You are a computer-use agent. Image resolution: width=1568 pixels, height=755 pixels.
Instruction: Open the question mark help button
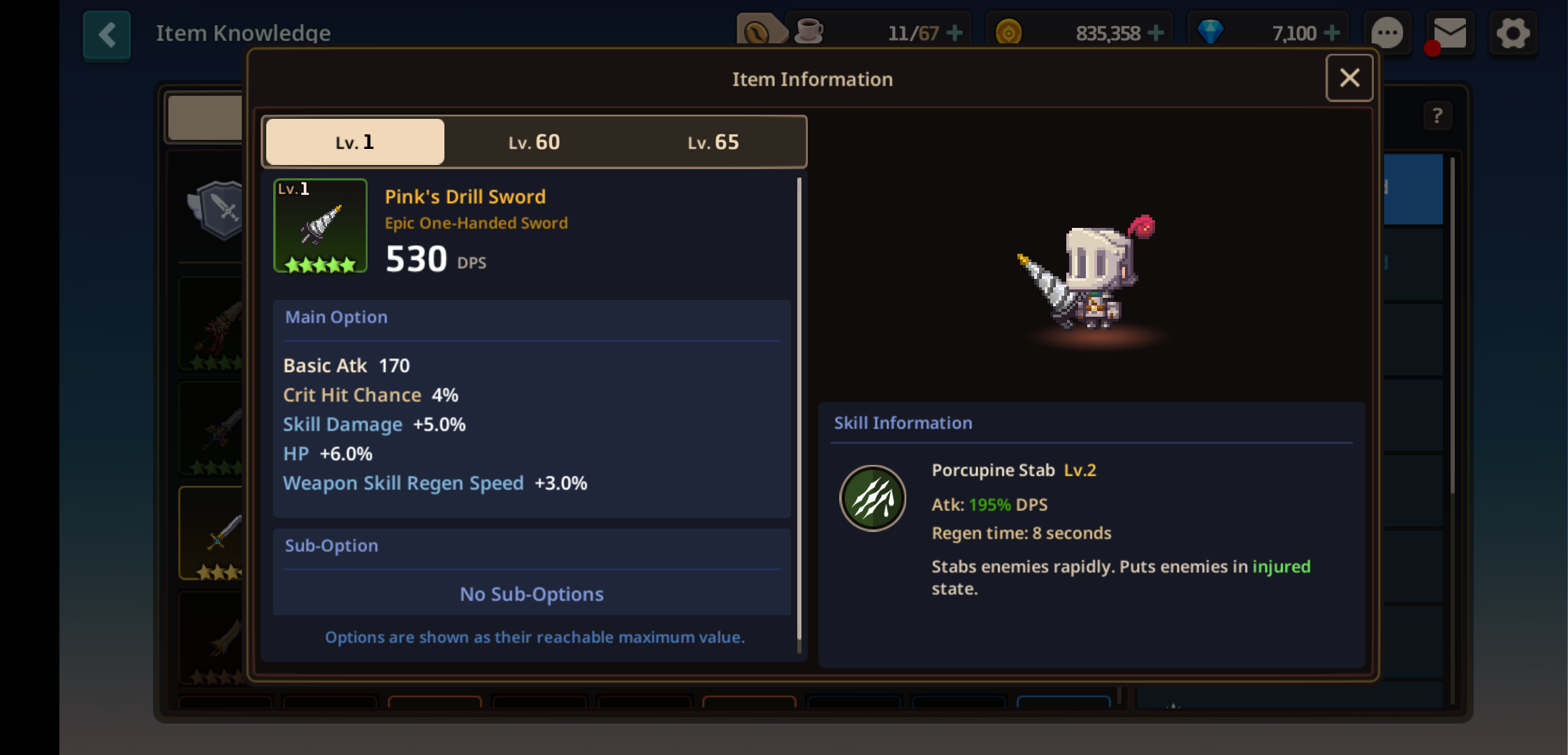point(1437,116)
